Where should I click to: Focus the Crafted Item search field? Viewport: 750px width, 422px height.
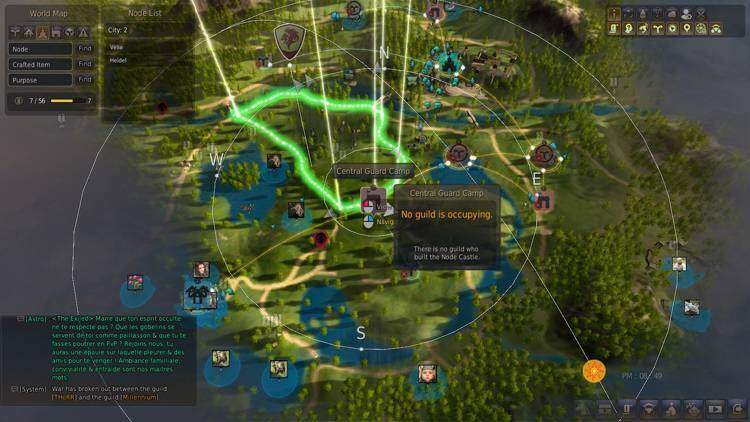click(x=40, y=64)
